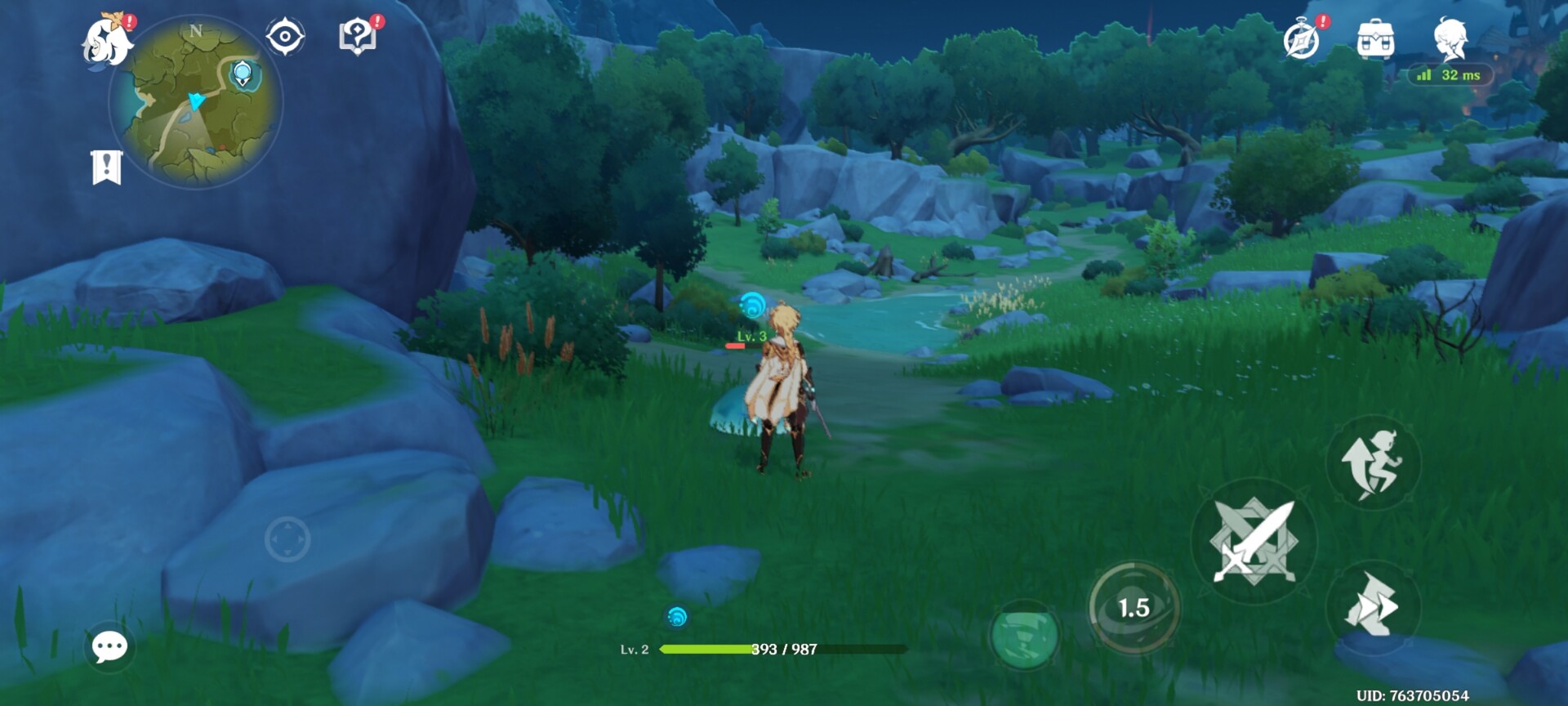The image size is (1568, 706).
Task: Tap the sword attack button
Action: pyautogui.click(x=1254, y=541)
